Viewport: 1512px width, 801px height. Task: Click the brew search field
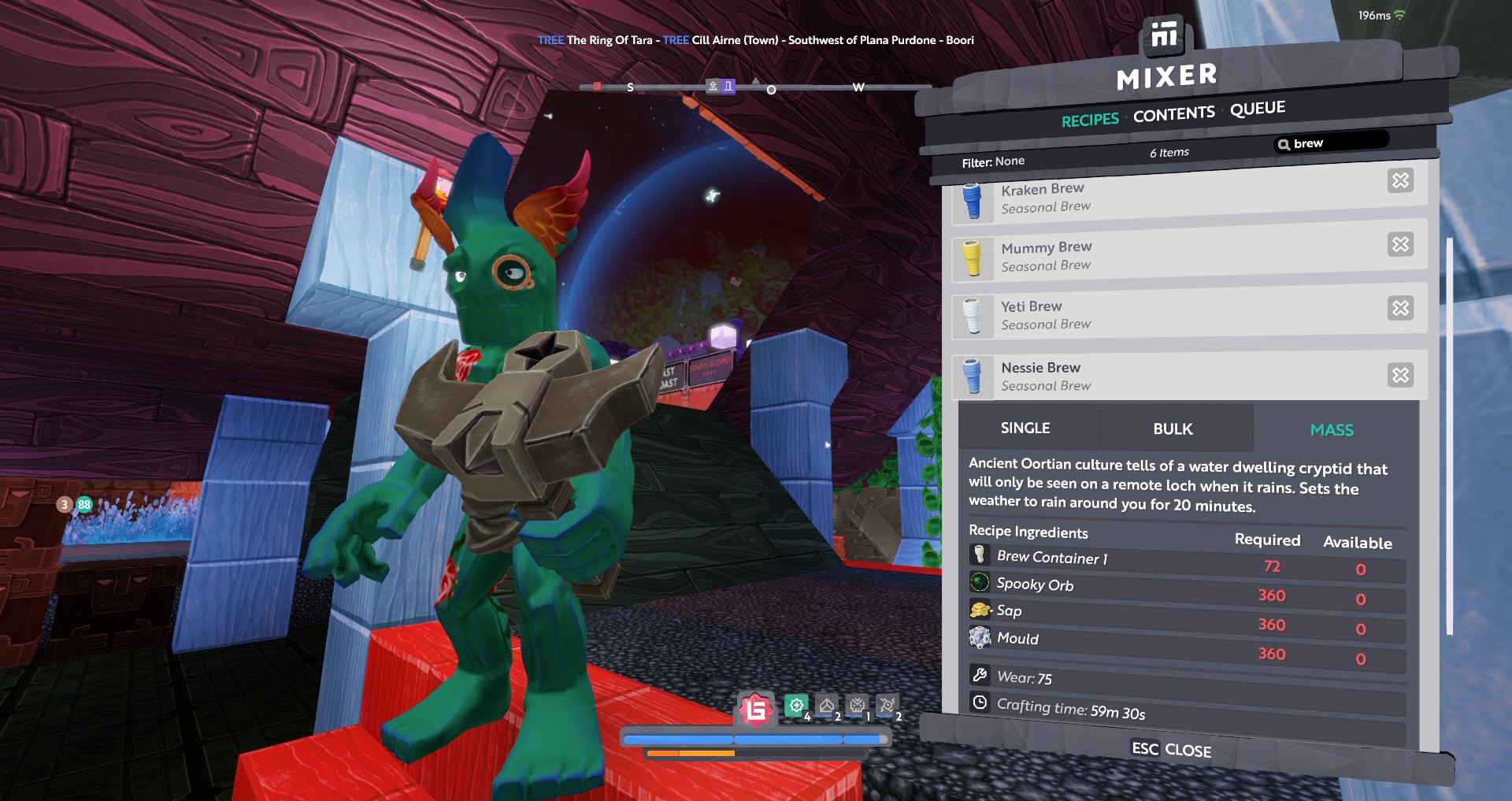click(x=1335, y=143)
